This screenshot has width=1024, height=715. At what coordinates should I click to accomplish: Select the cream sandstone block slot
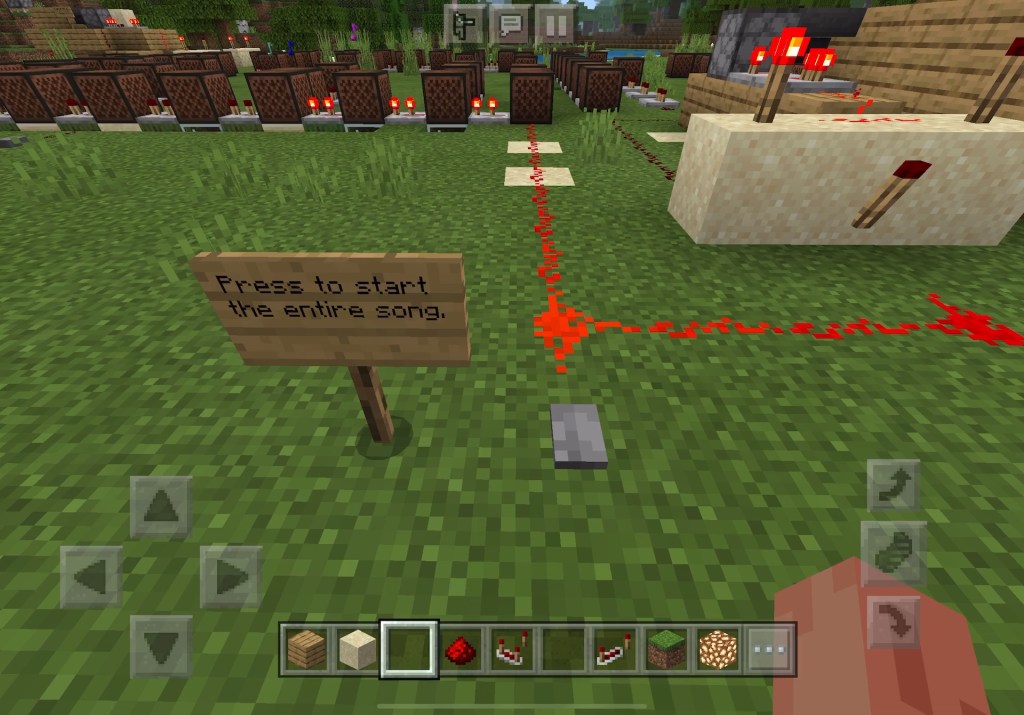(355, 650)
